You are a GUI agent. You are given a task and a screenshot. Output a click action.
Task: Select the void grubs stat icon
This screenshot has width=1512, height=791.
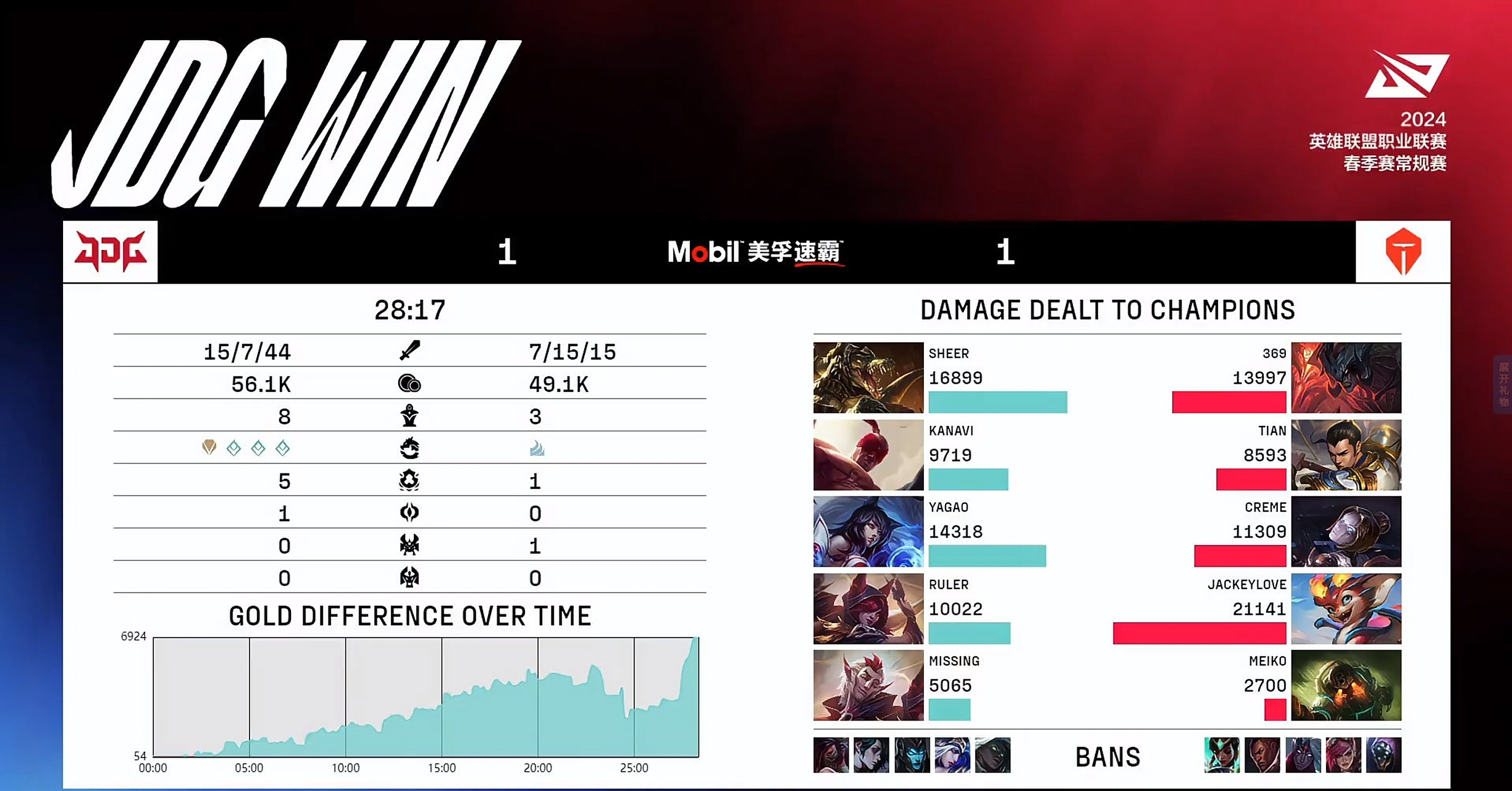411,481
